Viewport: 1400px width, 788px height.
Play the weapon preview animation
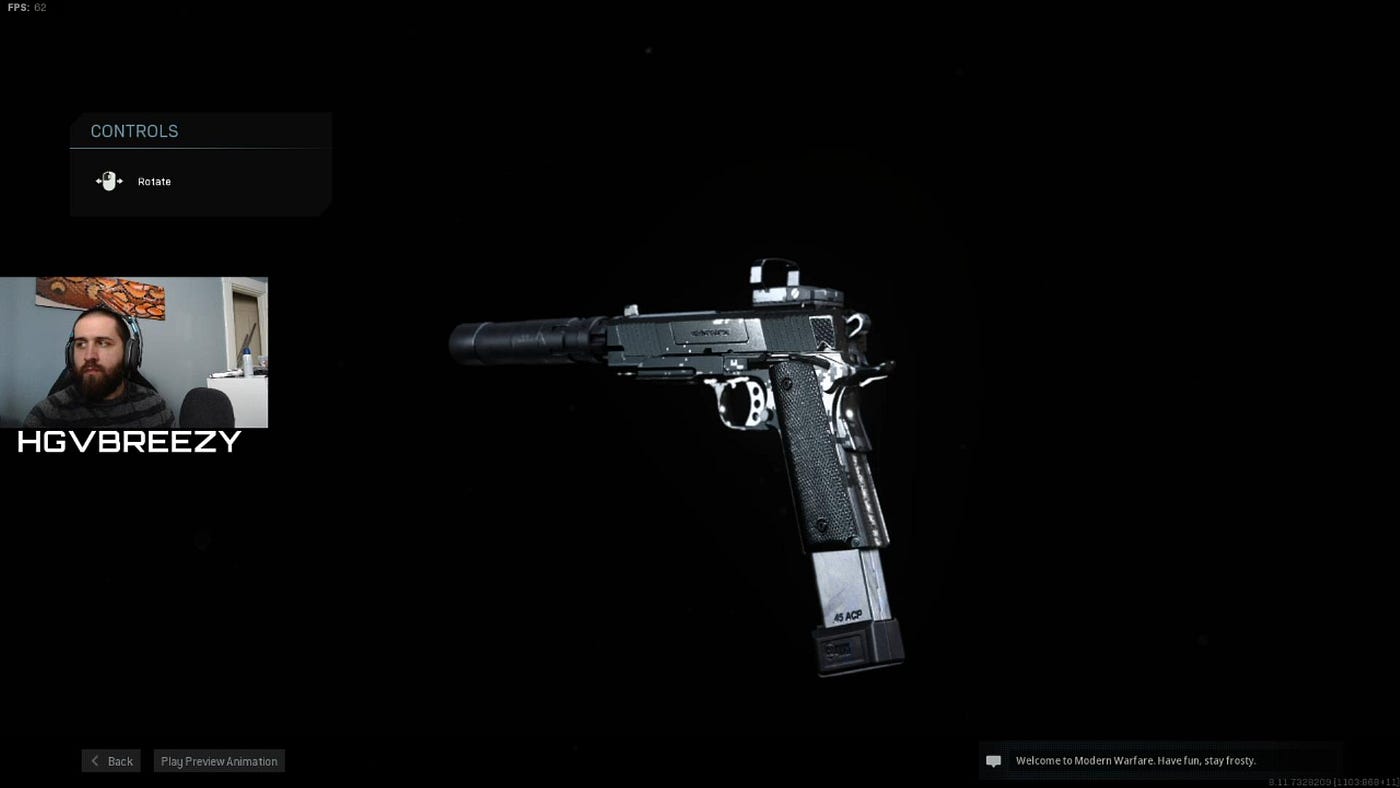click(x=219, y=761)
